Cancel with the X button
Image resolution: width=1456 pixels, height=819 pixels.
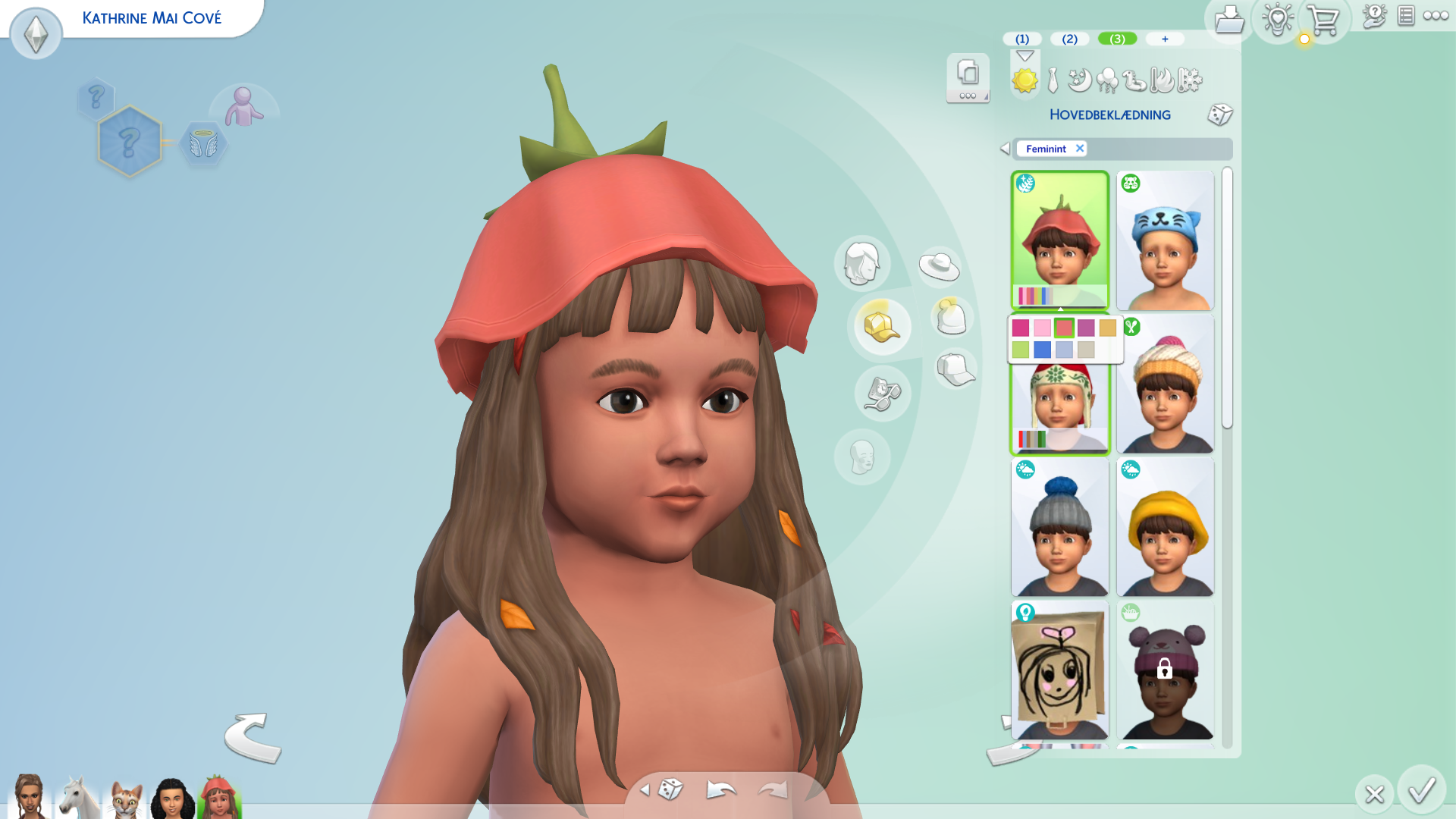click(x=1374, y=794)
